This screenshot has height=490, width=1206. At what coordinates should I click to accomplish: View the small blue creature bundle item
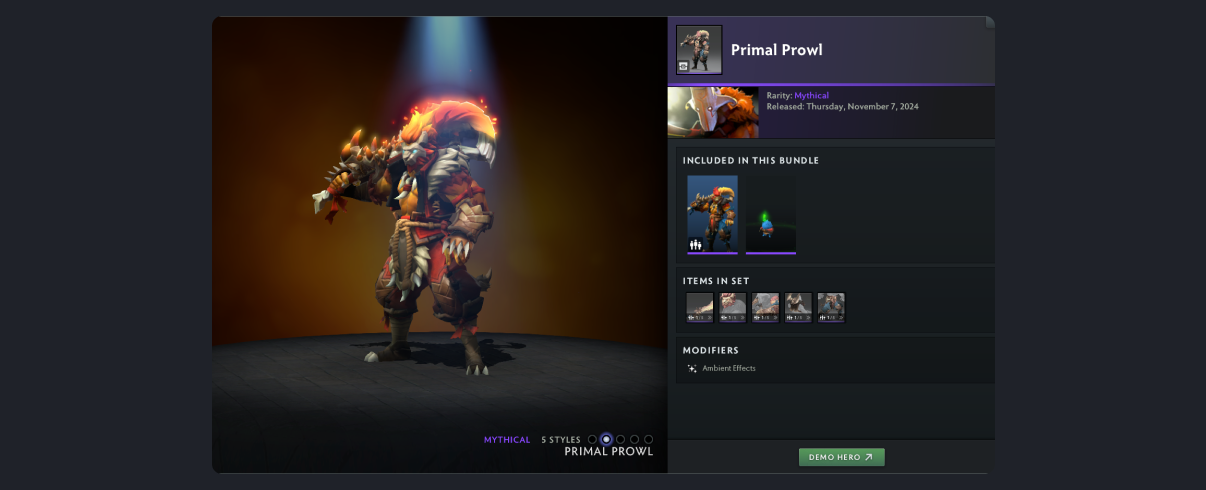point(770,214)
